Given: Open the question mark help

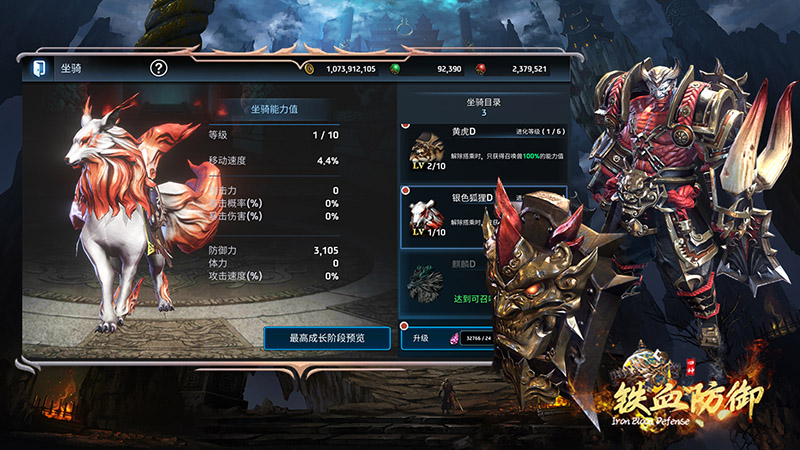Looking at the screenshot, I should coord(159,69).
